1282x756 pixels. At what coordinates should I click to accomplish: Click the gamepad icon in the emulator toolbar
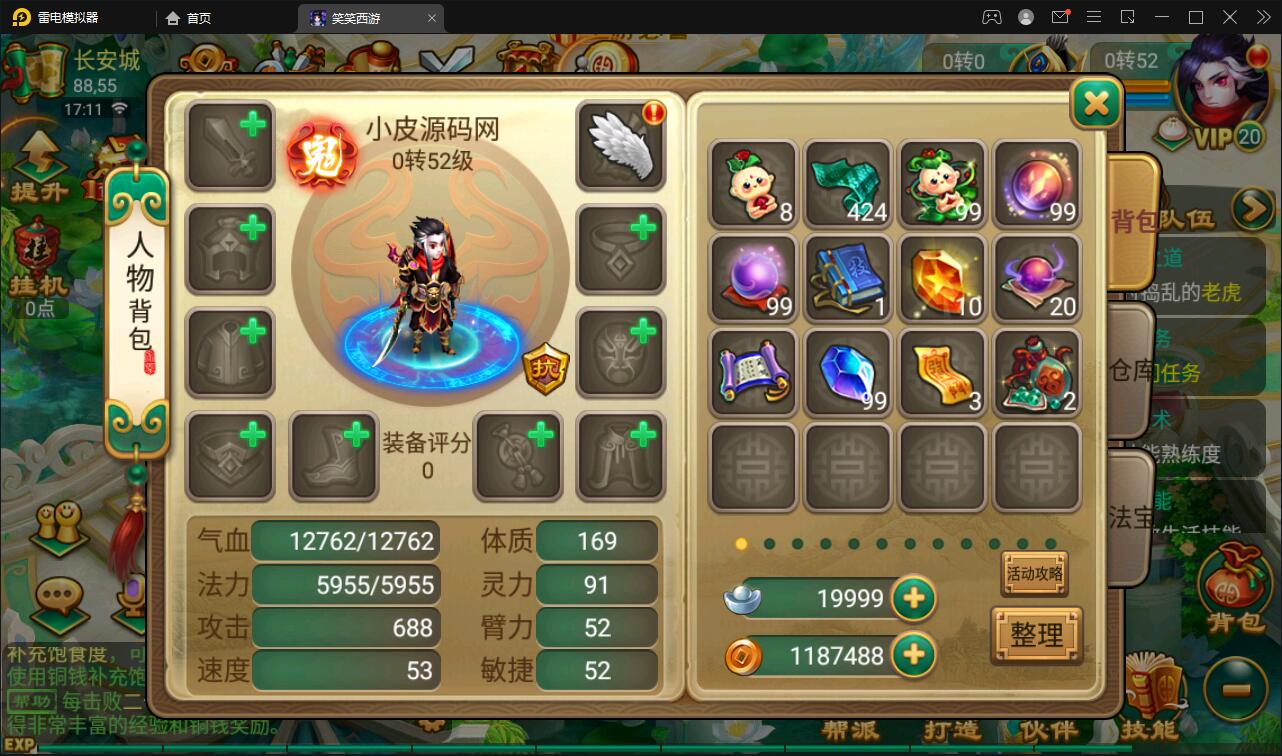[992, 16]
